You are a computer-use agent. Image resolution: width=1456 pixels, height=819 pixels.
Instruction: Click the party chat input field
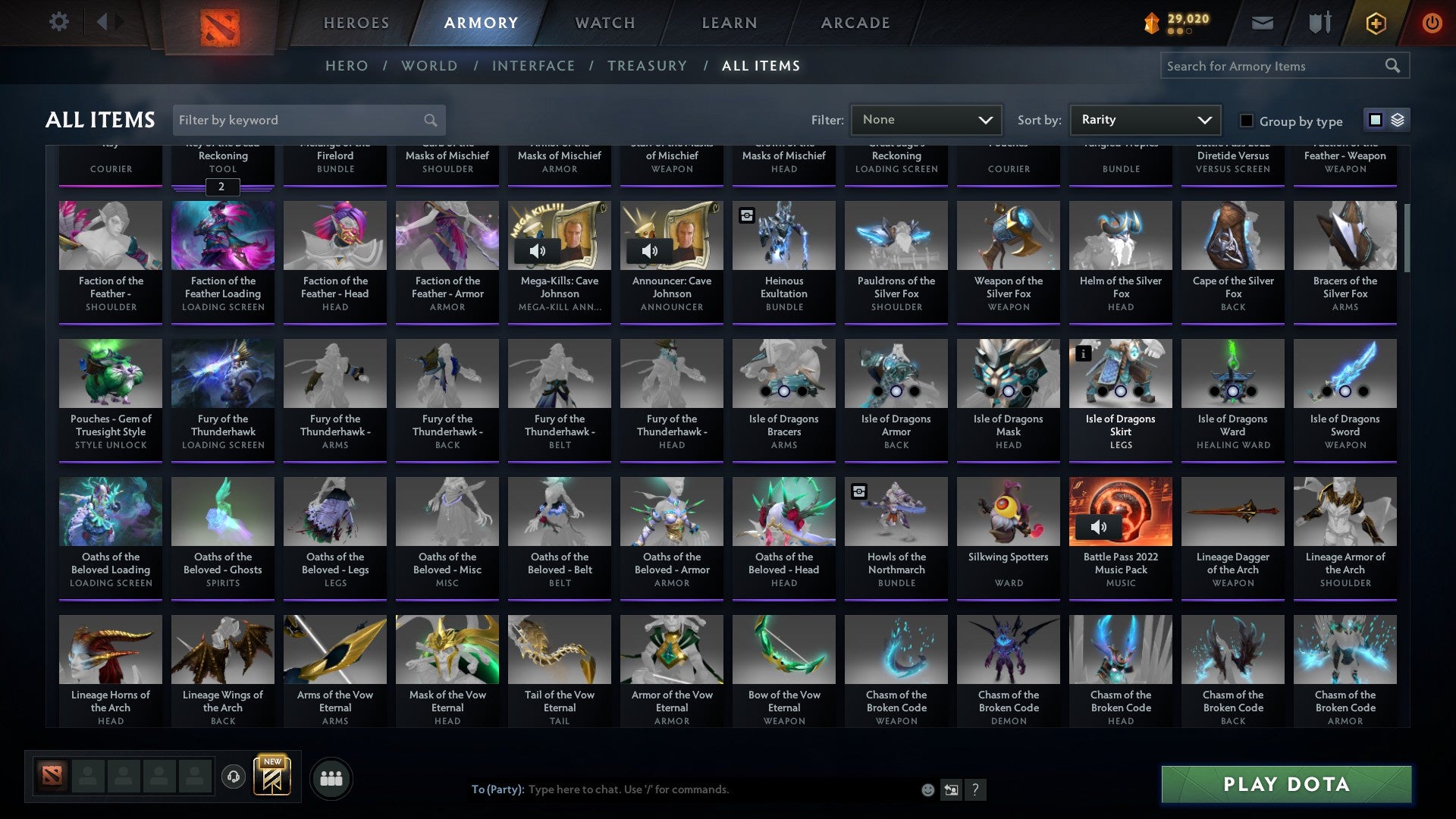pos(682,789)
